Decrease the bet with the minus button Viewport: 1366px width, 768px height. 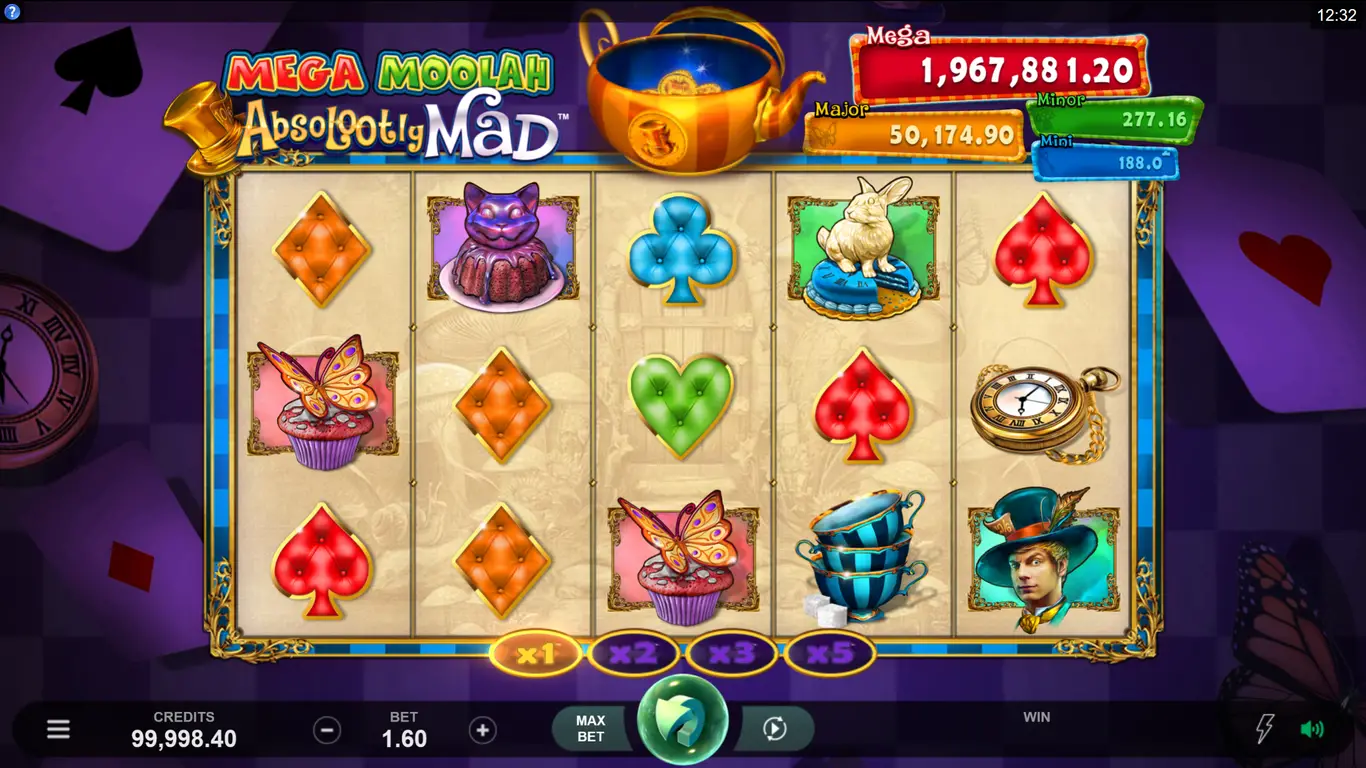click(x=327, y=730)
